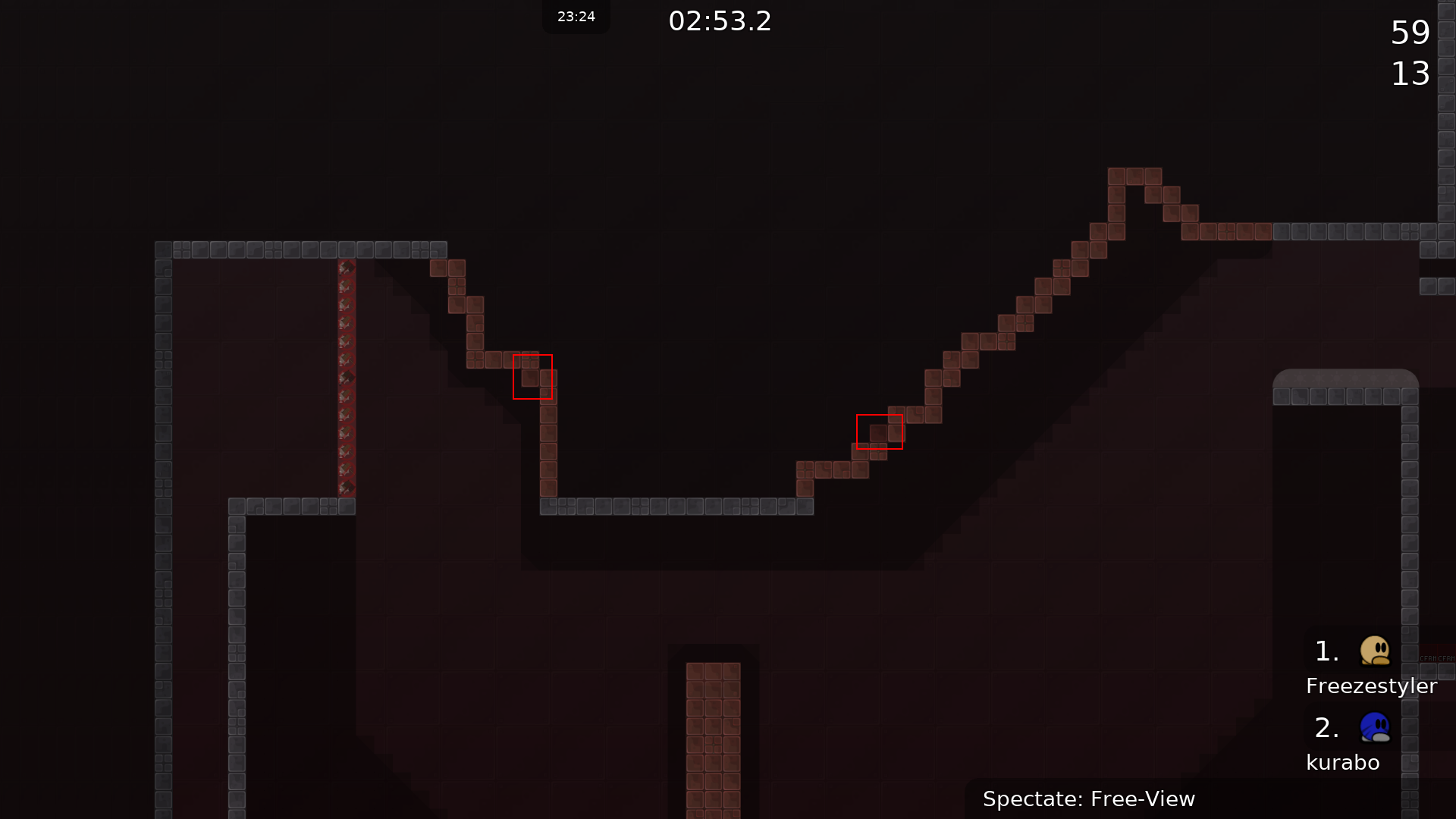Click the scoreboard rank label 2.

(x=1326, y=728)
